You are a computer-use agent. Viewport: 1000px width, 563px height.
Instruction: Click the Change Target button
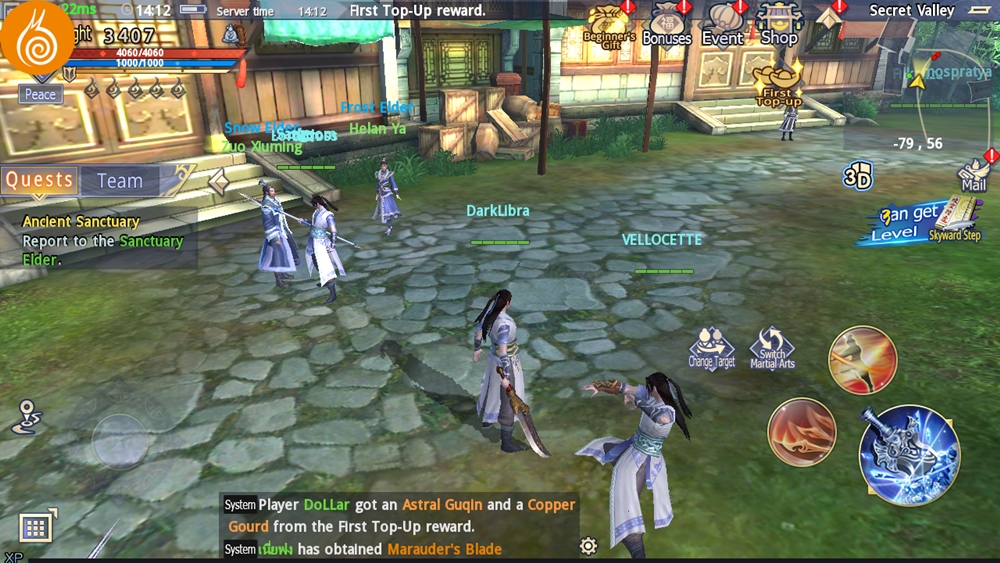pyautogui.click(x=712, y=348)
